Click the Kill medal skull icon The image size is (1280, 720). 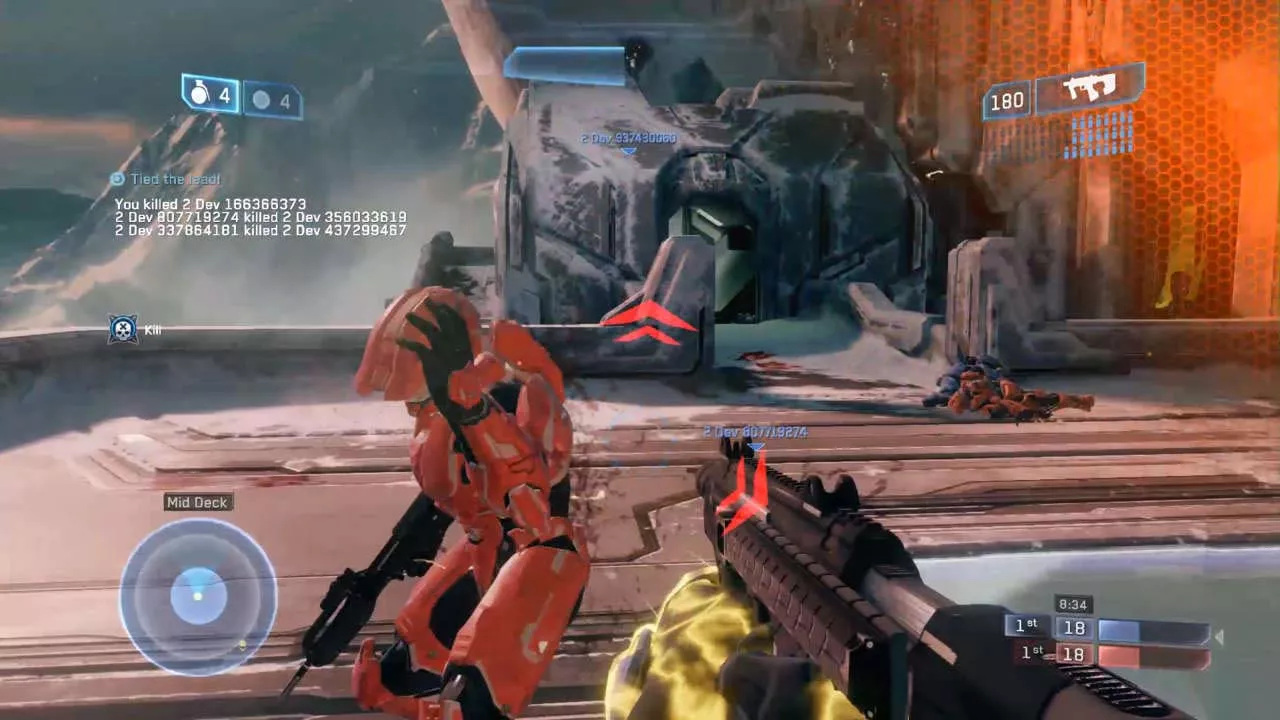(x=123, y=329)
